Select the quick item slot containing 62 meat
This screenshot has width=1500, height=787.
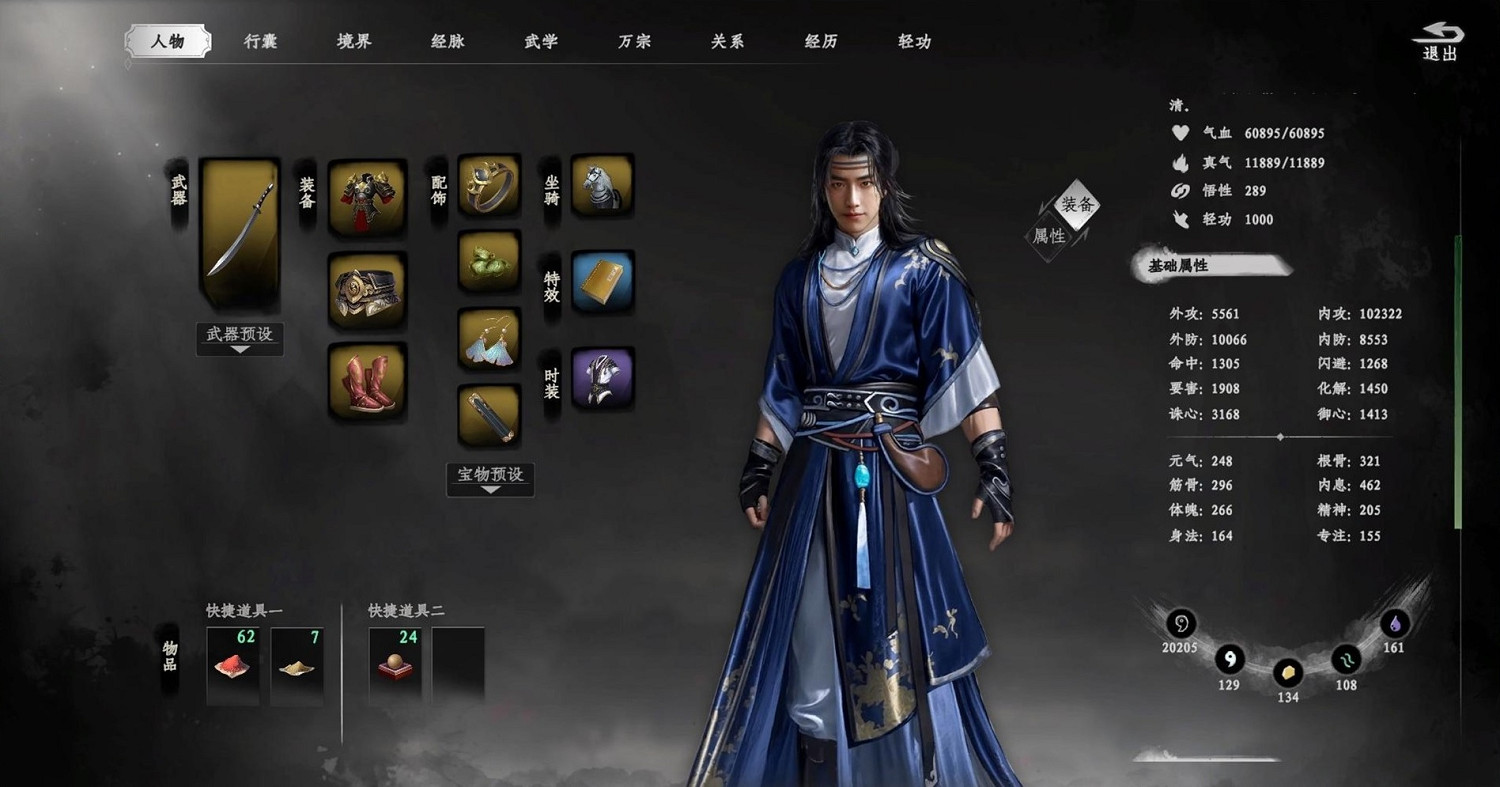click(x=232, y=664)
